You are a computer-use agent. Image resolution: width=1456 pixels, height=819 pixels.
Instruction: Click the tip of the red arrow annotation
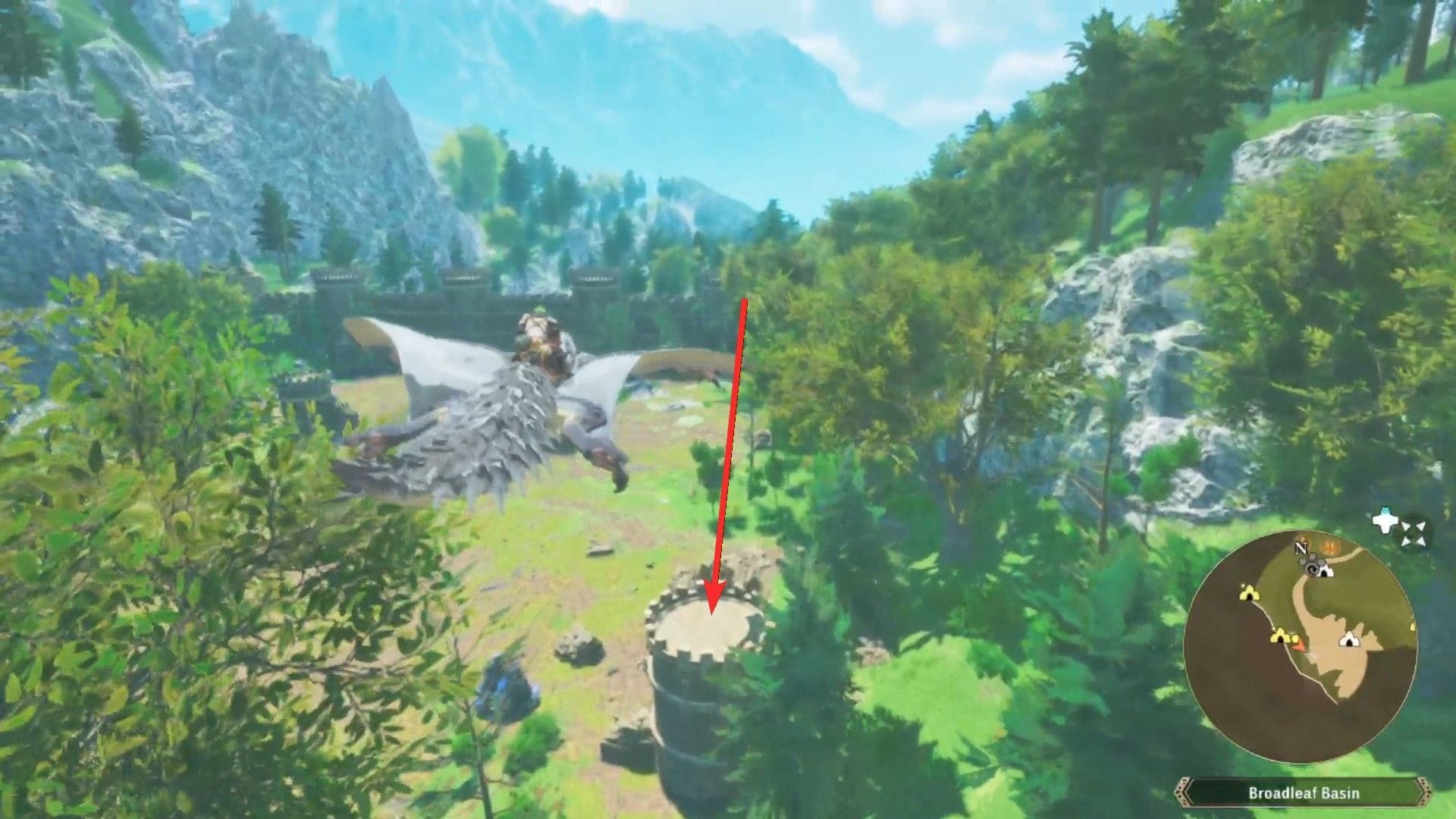[x=713, y=616]
